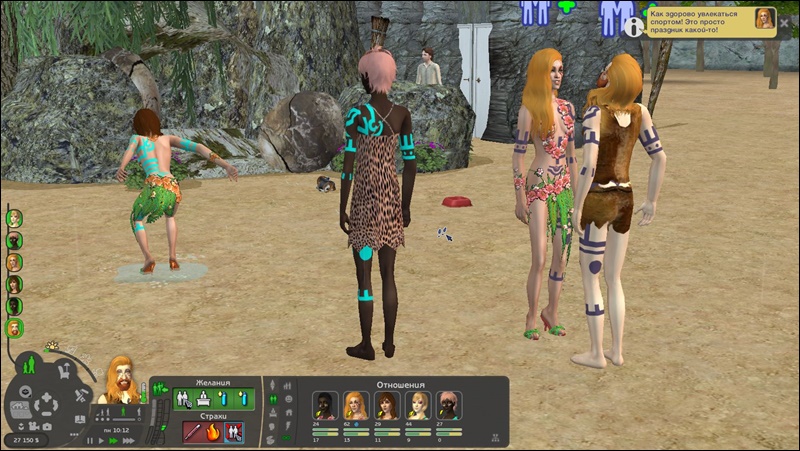Set game to triple fast-forward speed

[x=129, y=440]
